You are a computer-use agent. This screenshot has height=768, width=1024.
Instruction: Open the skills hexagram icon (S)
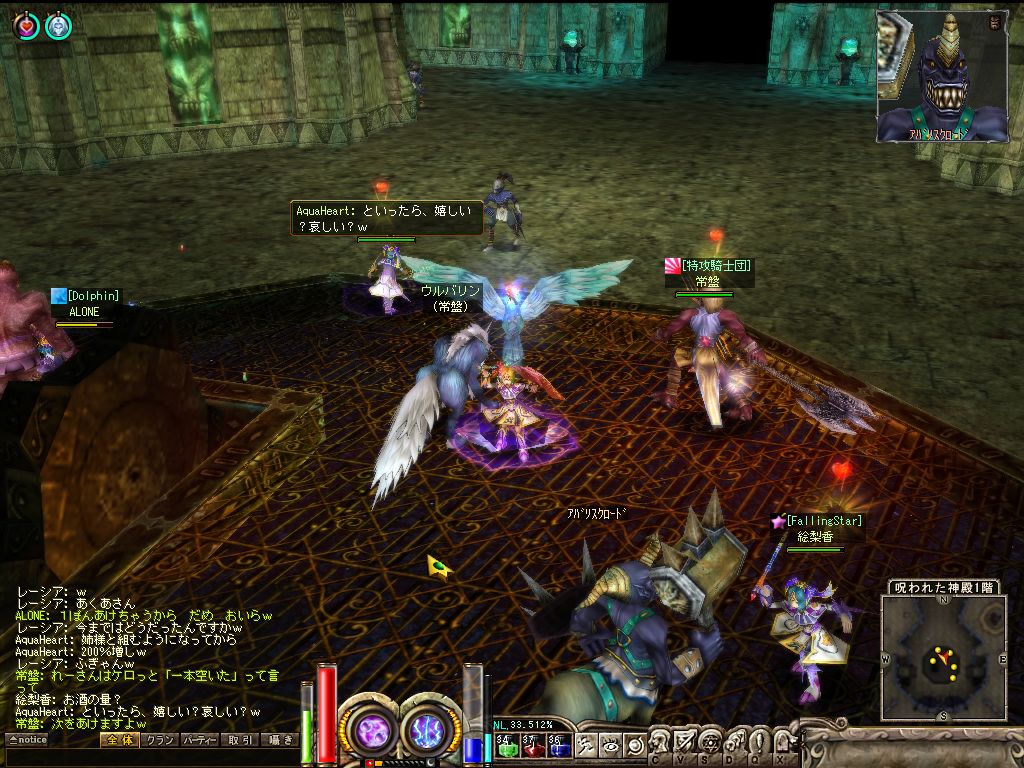710,741
